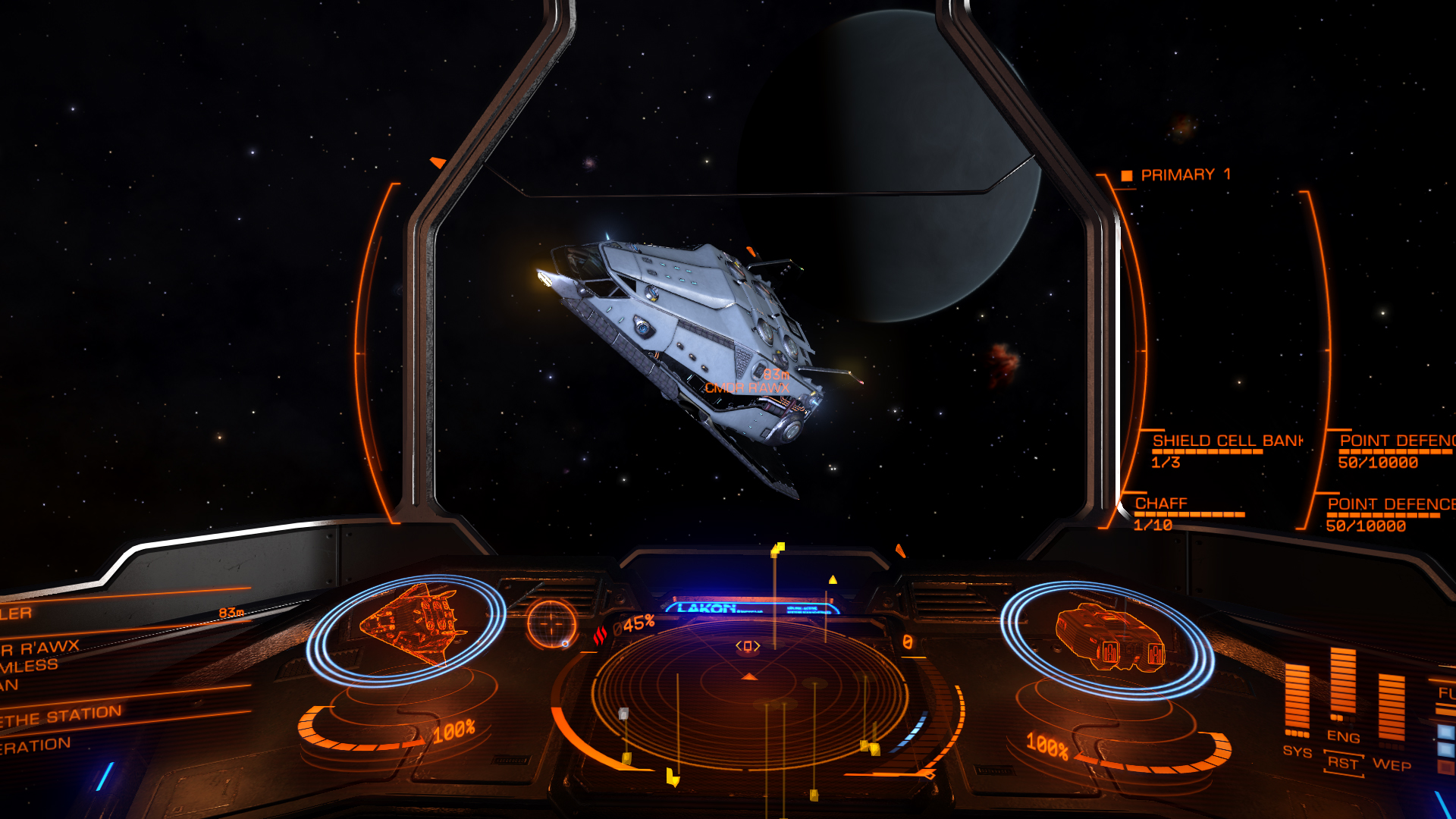Click the central radar scanner disc
Viewport: 1456px width, 819px height.
click(x=749, y=694)
